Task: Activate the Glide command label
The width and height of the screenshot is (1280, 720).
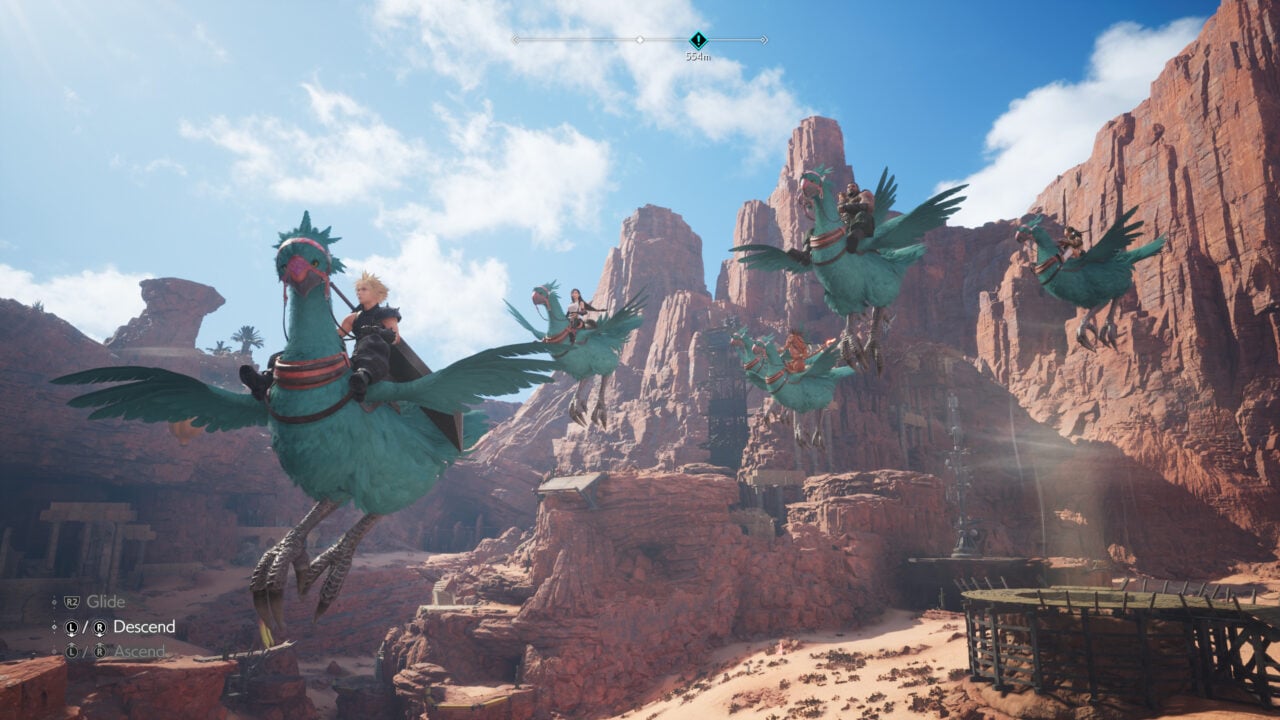Action: 105,601
